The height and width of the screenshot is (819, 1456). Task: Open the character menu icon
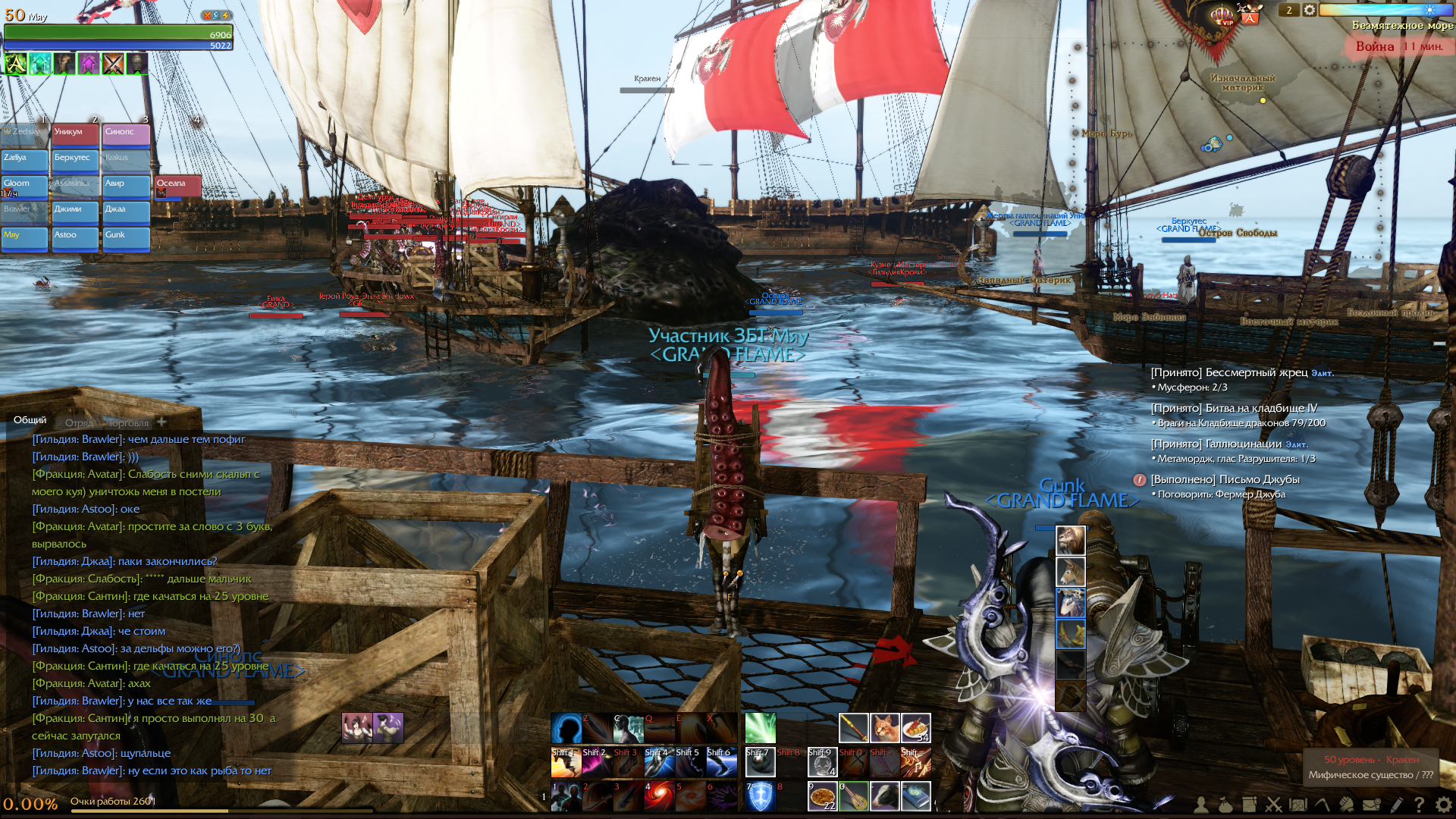click(x=1201, y=805)
